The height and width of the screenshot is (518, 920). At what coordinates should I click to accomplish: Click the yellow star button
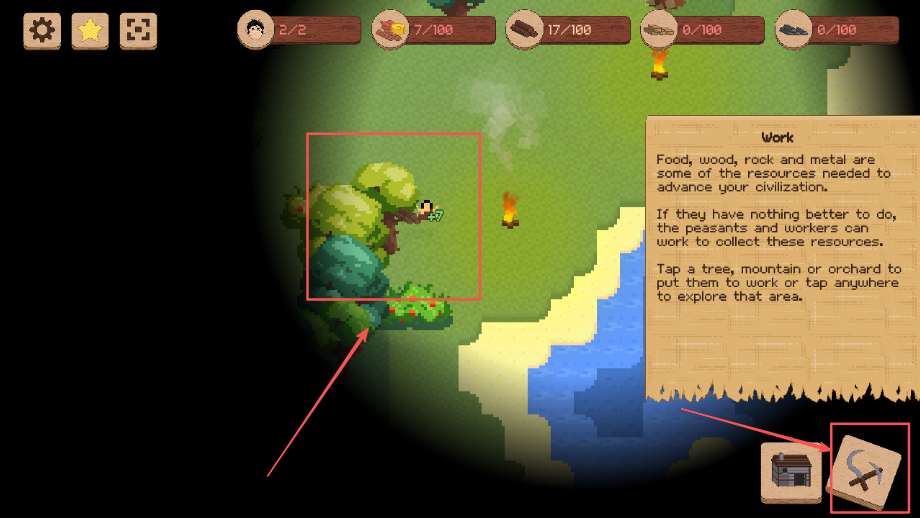(x=90, y=30)
